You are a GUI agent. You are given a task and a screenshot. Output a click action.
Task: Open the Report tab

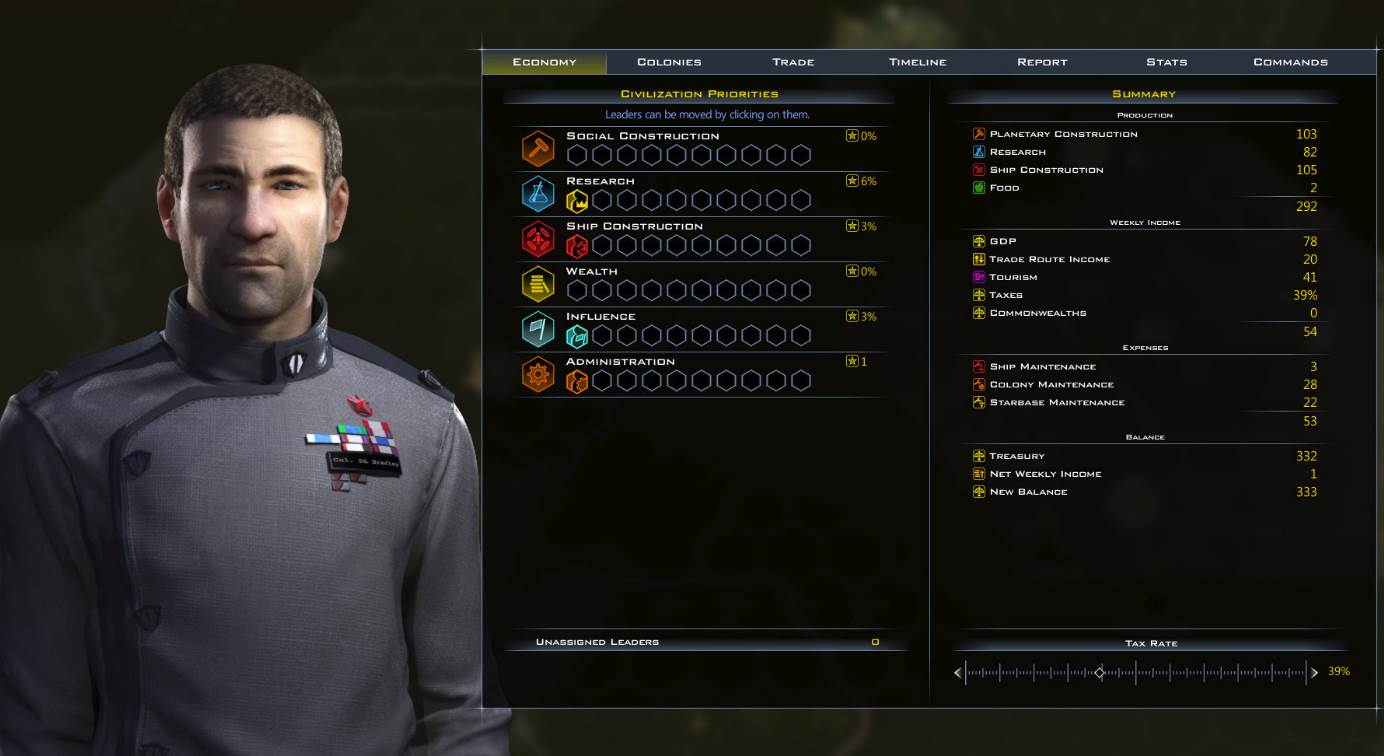(x=1042, y=62)
